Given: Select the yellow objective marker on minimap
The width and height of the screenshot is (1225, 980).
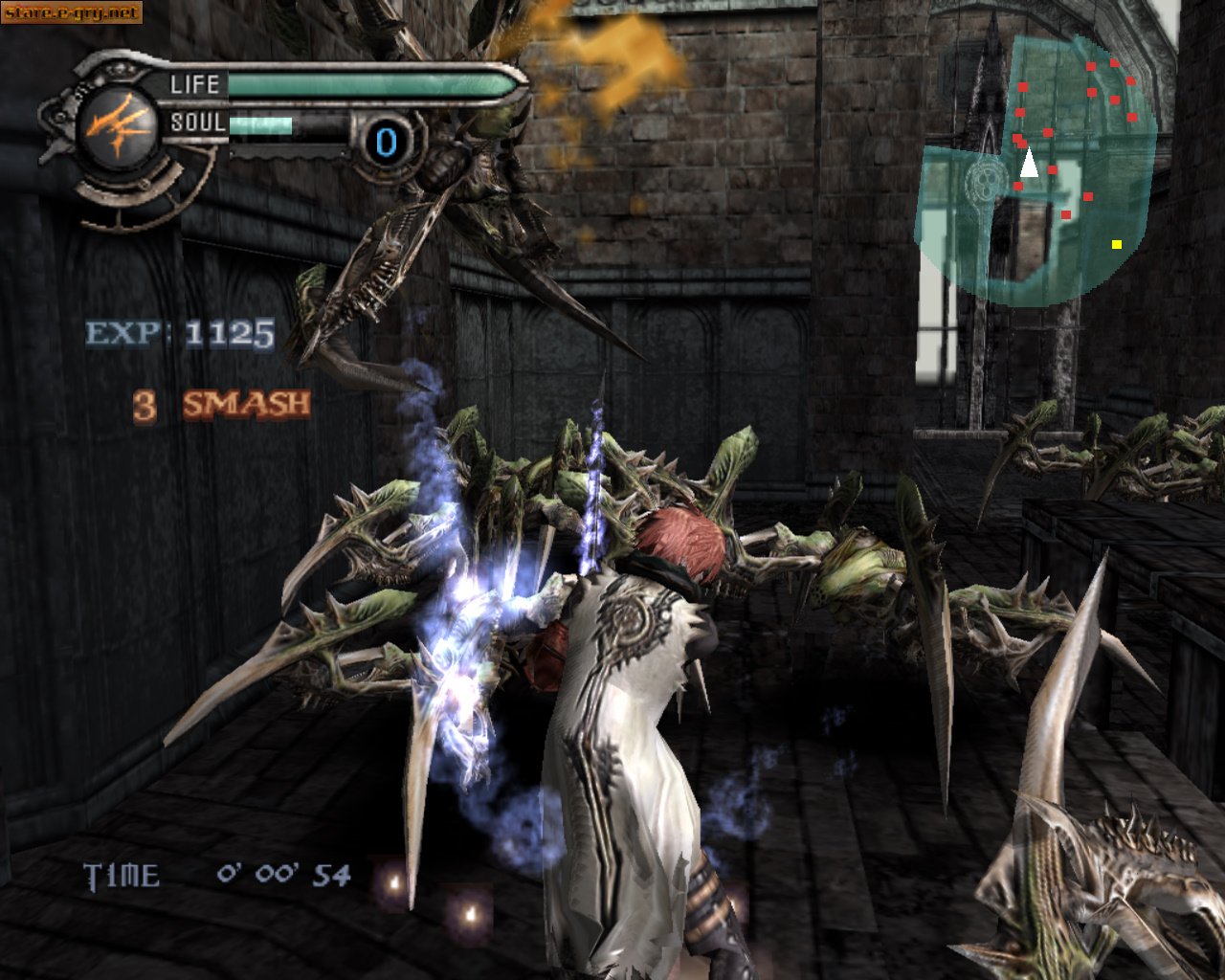Looking at the screenshot, I should coord(1117,244).
